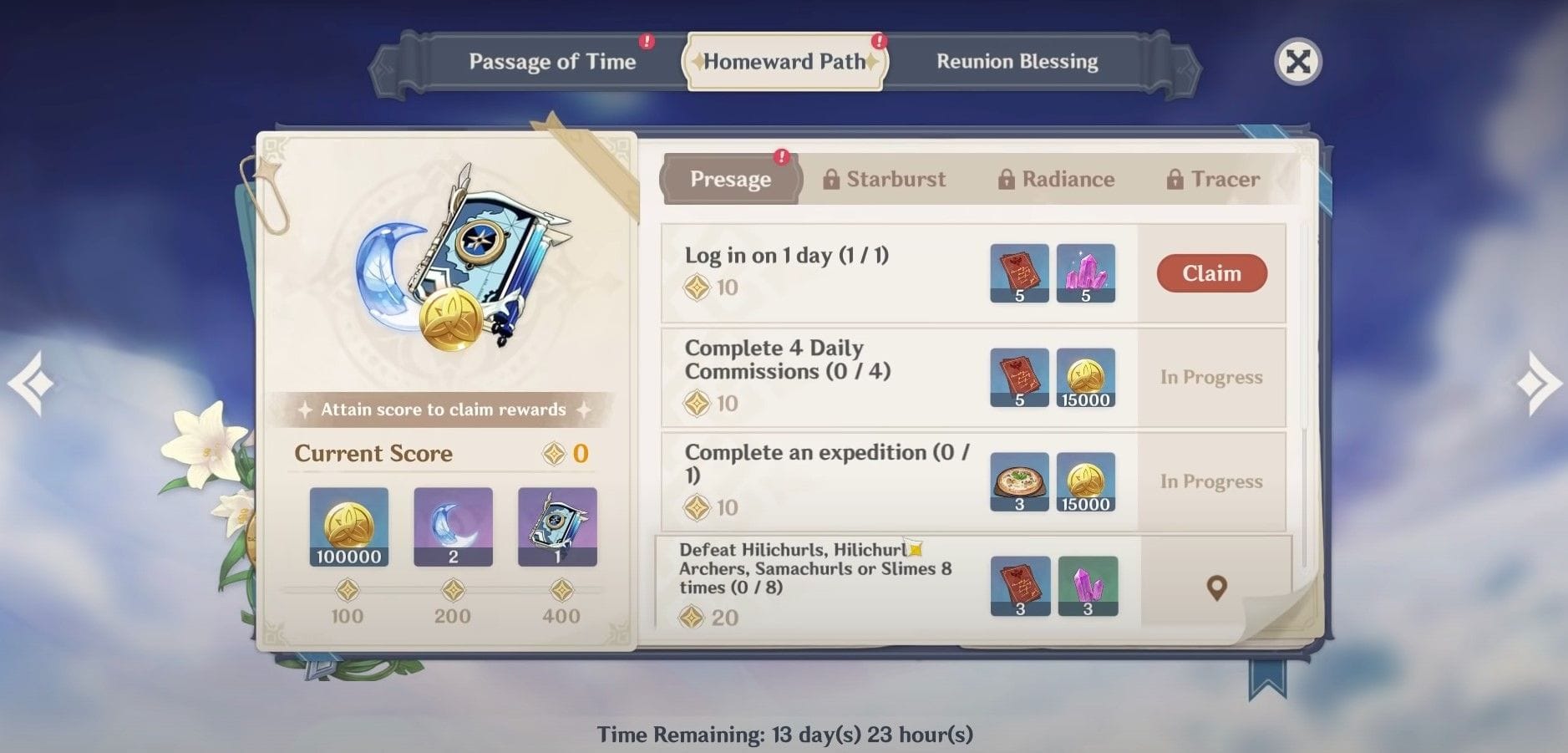Switch to the Passage of Time tab
The image size is (1568, 753).
pyautogui.click(x=553, y=61)
